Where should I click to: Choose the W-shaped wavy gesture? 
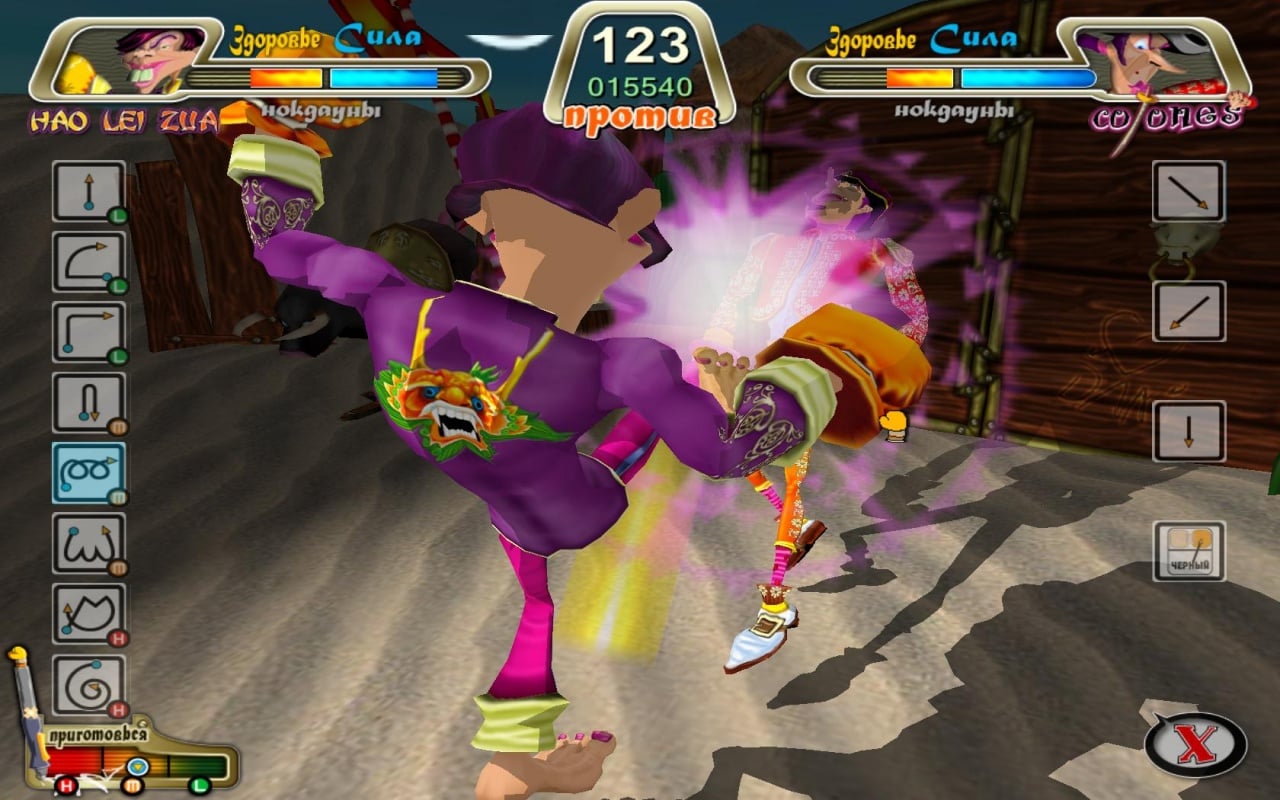point(89,543)
